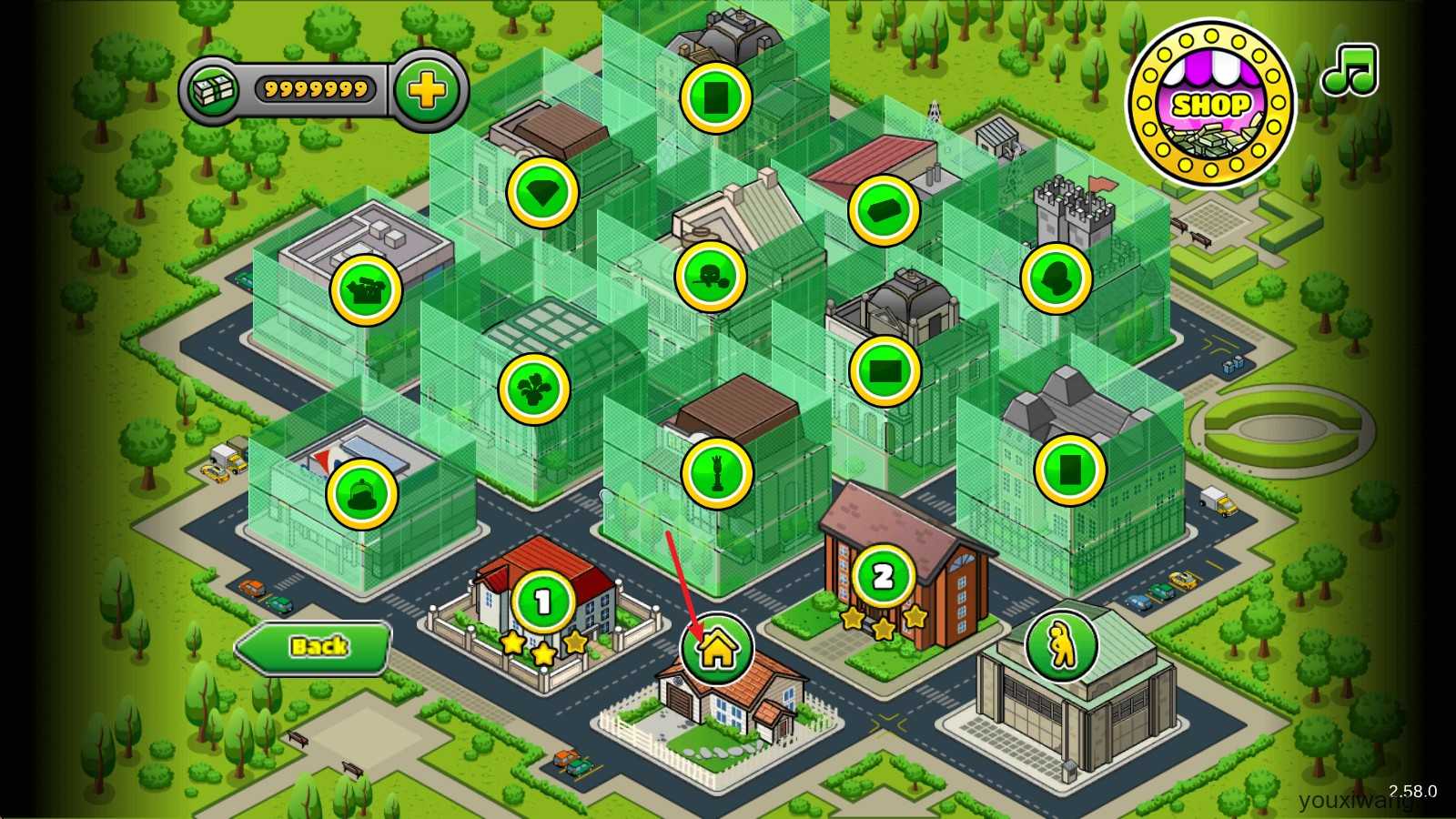Add more cash with the plus button
The image size is (1456, 819).
pyautogui.click(x=427, y=90)
